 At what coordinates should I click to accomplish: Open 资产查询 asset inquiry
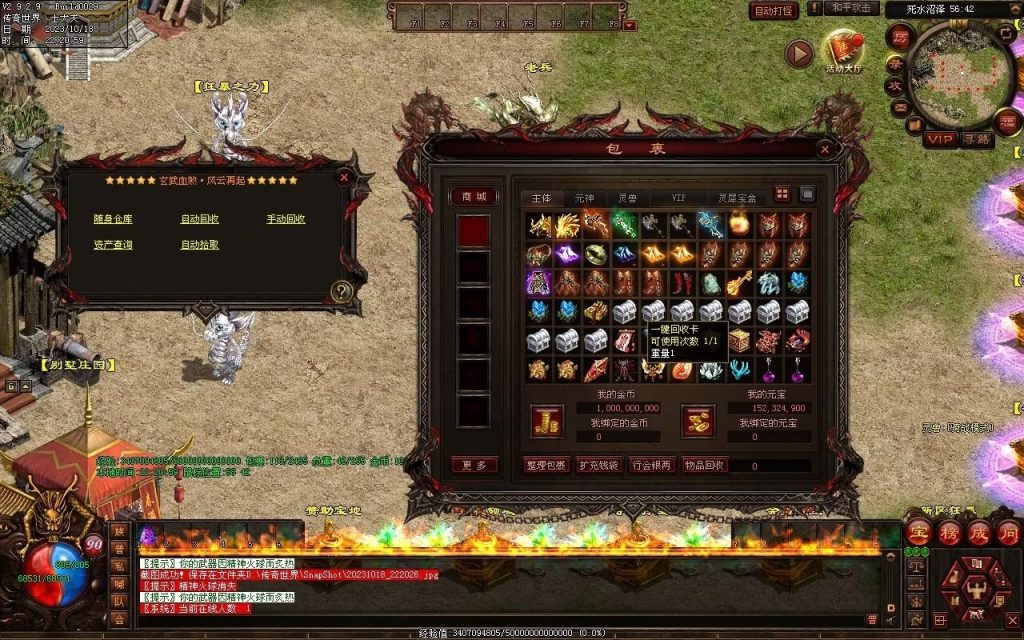[x=113, y=245]
